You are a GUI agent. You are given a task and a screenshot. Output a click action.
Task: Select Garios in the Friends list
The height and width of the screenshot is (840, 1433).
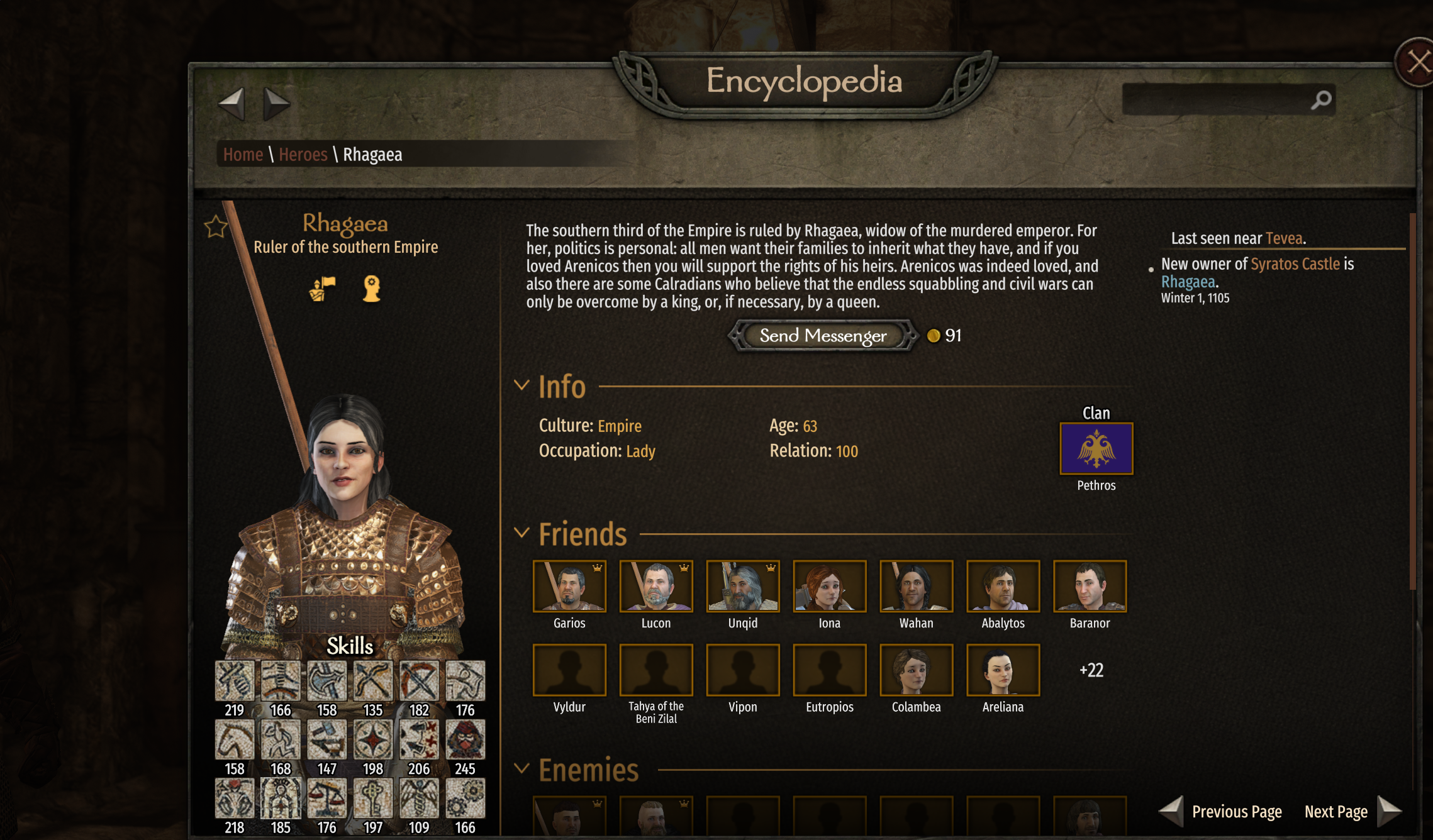569,586
